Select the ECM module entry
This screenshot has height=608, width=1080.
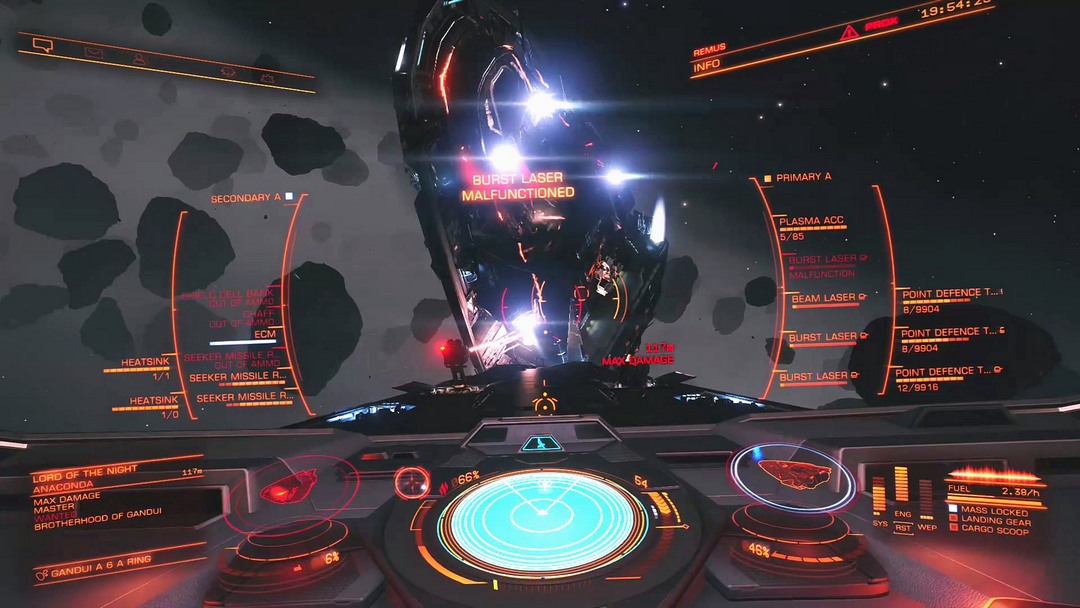pyautogui.click(x=263, y=336)
